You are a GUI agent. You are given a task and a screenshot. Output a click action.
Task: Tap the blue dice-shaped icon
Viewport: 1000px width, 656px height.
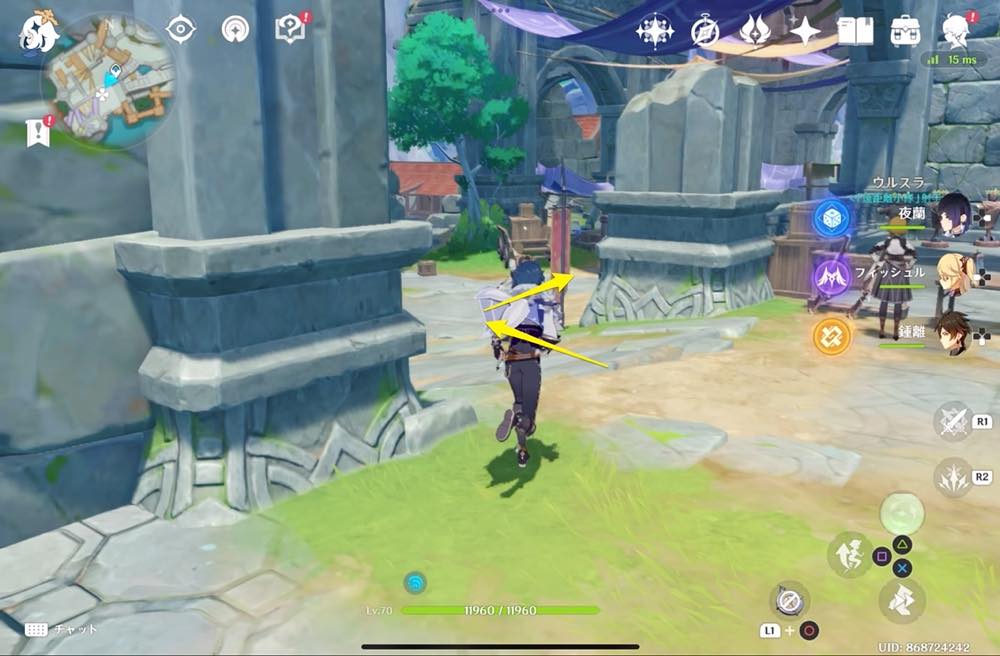(831, 218)
